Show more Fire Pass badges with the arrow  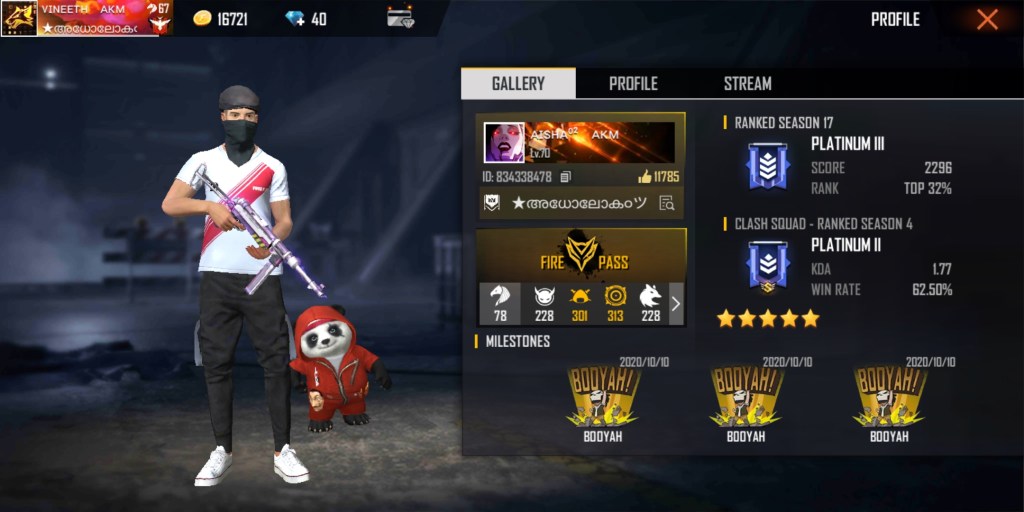[x=675, y=303]
